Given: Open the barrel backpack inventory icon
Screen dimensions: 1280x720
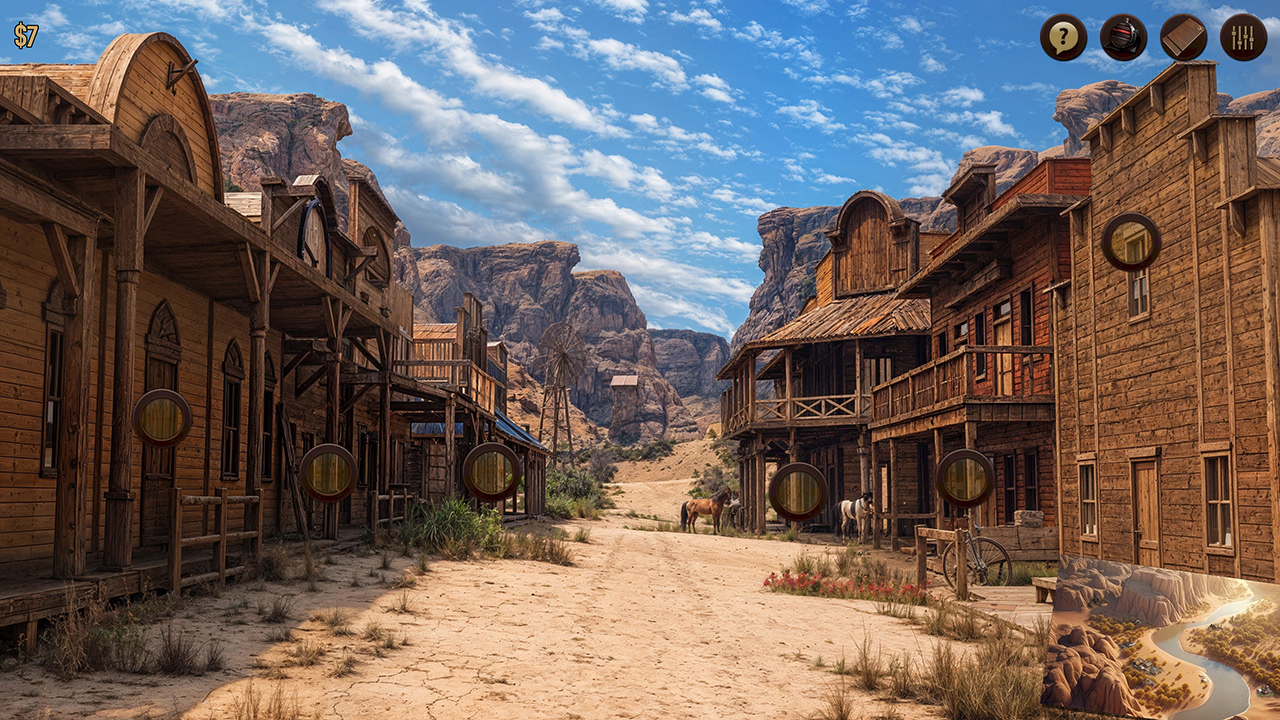Looking at the screenshot, I should (1123, 38).
